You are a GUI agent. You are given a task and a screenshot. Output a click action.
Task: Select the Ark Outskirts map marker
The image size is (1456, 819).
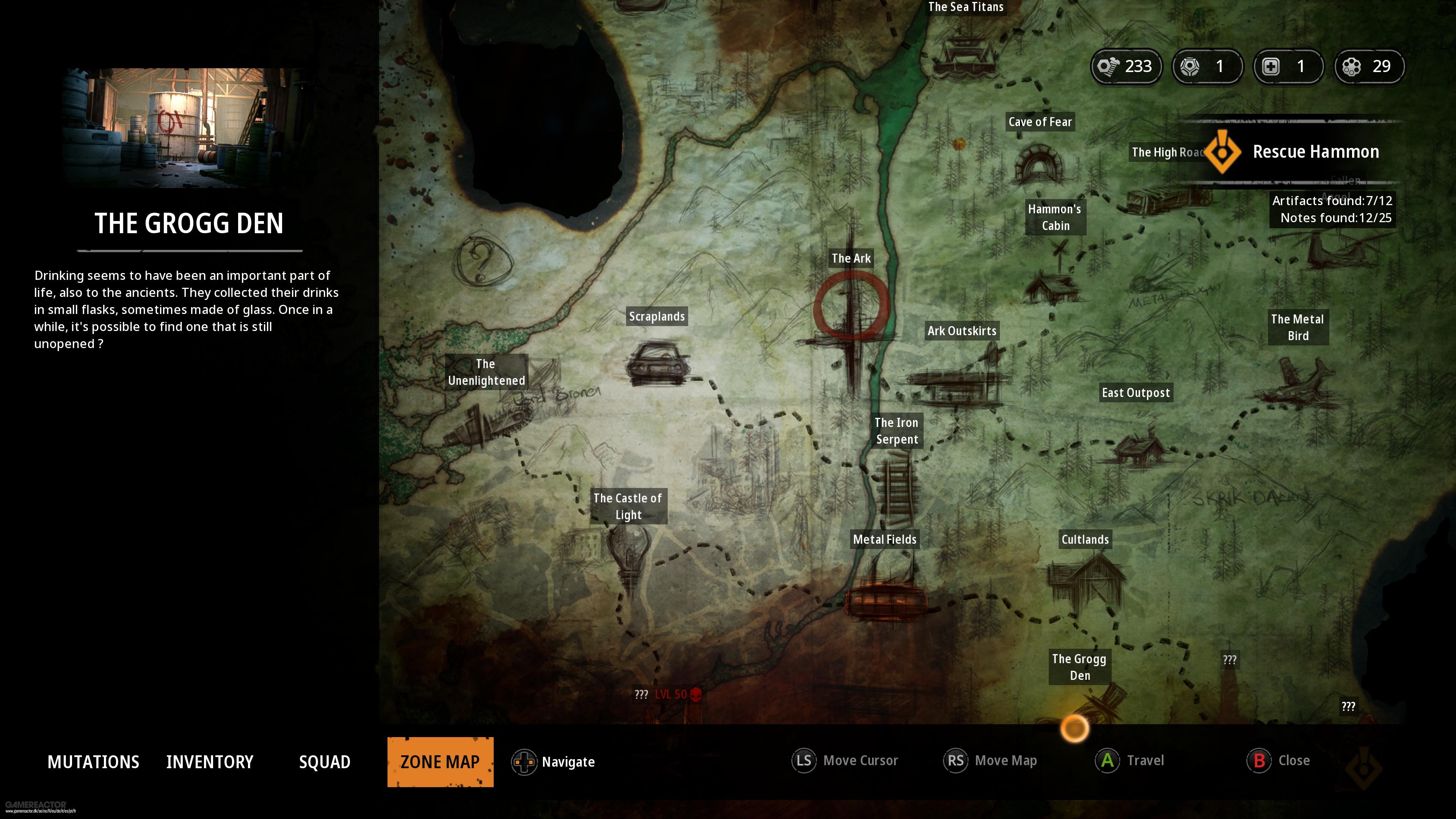coord(962,331)
